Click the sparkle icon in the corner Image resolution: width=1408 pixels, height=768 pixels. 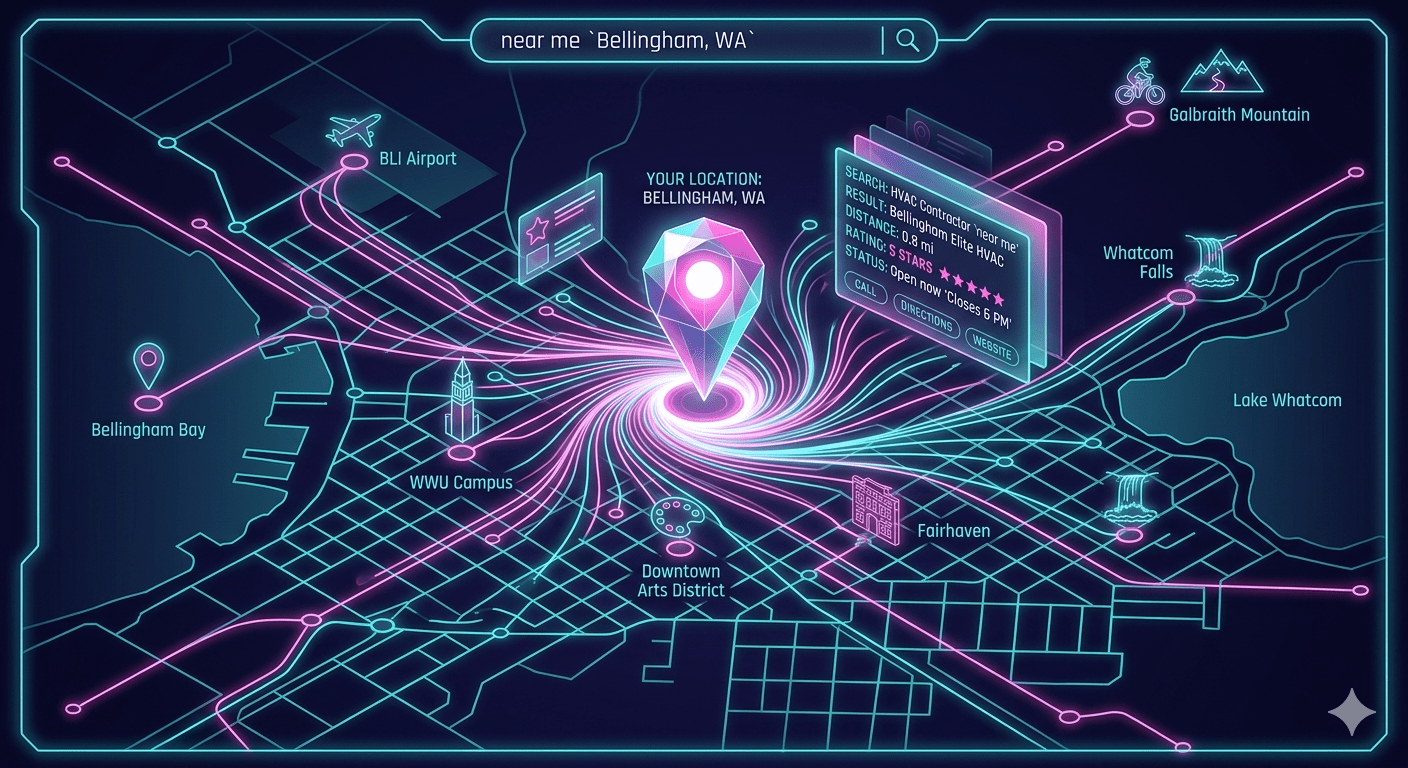pyautogui.click(x=1351, y=711)
